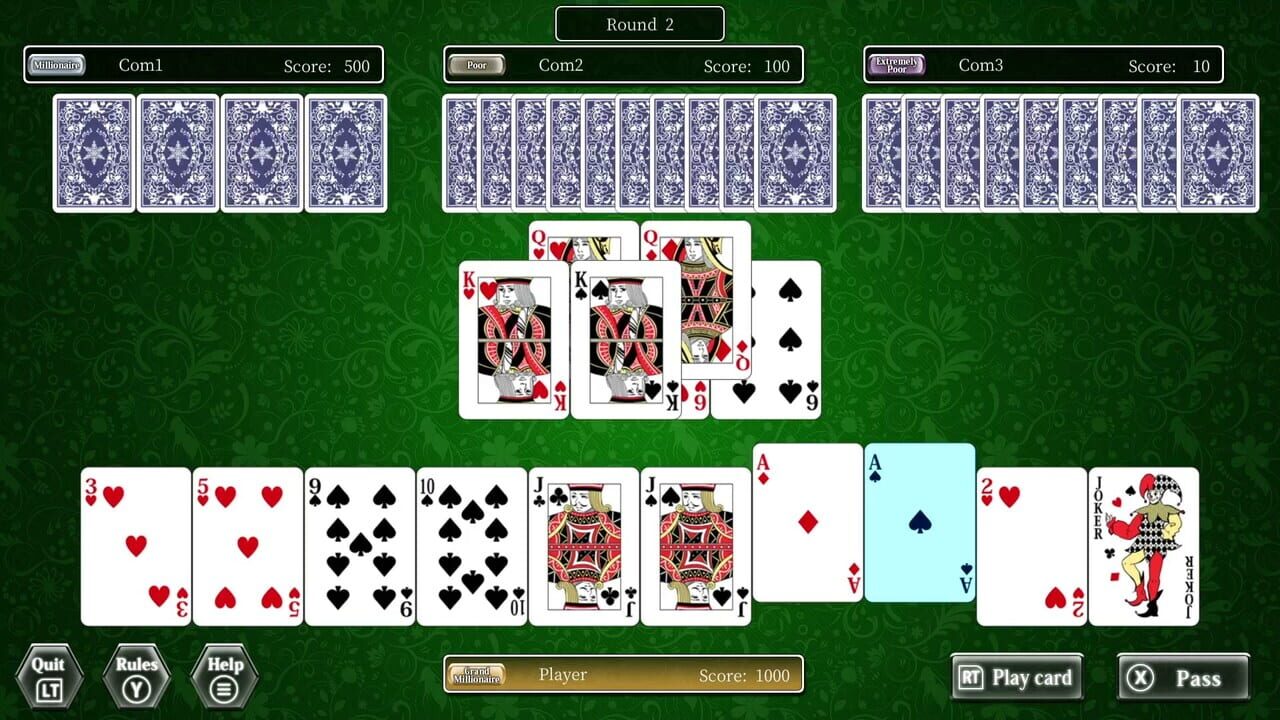1280x720 pixels.
Task: Click Com2's Poor rank badge
Action: (477, 64)
